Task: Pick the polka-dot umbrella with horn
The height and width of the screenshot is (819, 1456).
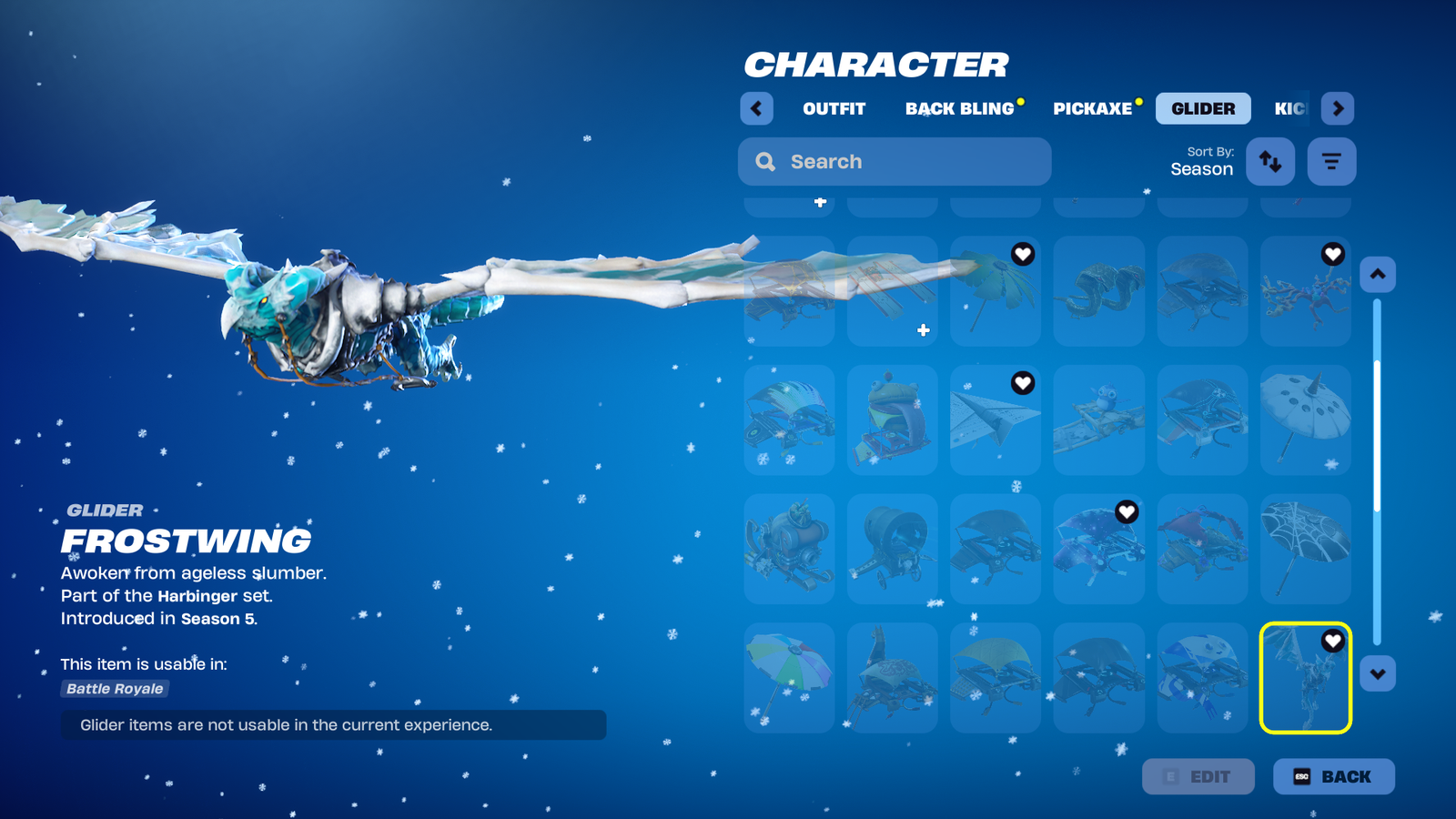Action: click(x=1305, y=420)
